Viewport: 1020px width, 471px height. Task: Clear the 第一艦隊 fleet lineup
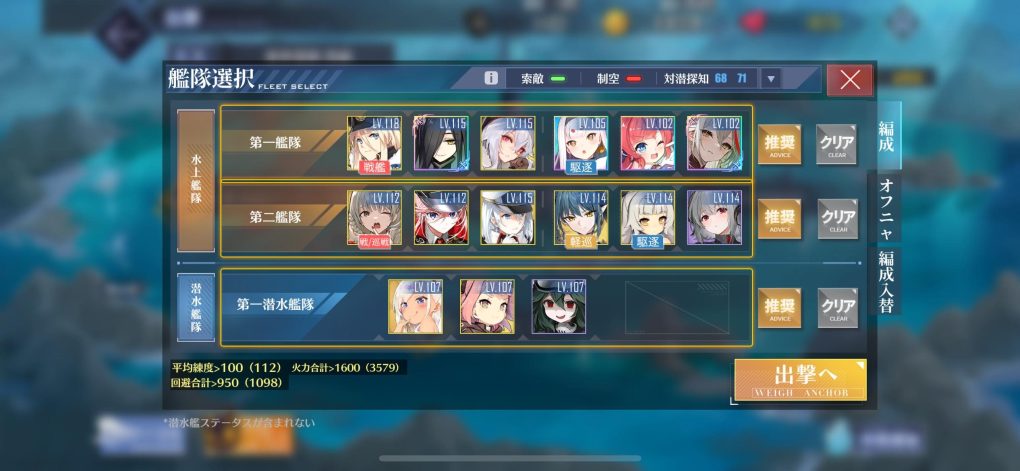(x=837, y=144)
